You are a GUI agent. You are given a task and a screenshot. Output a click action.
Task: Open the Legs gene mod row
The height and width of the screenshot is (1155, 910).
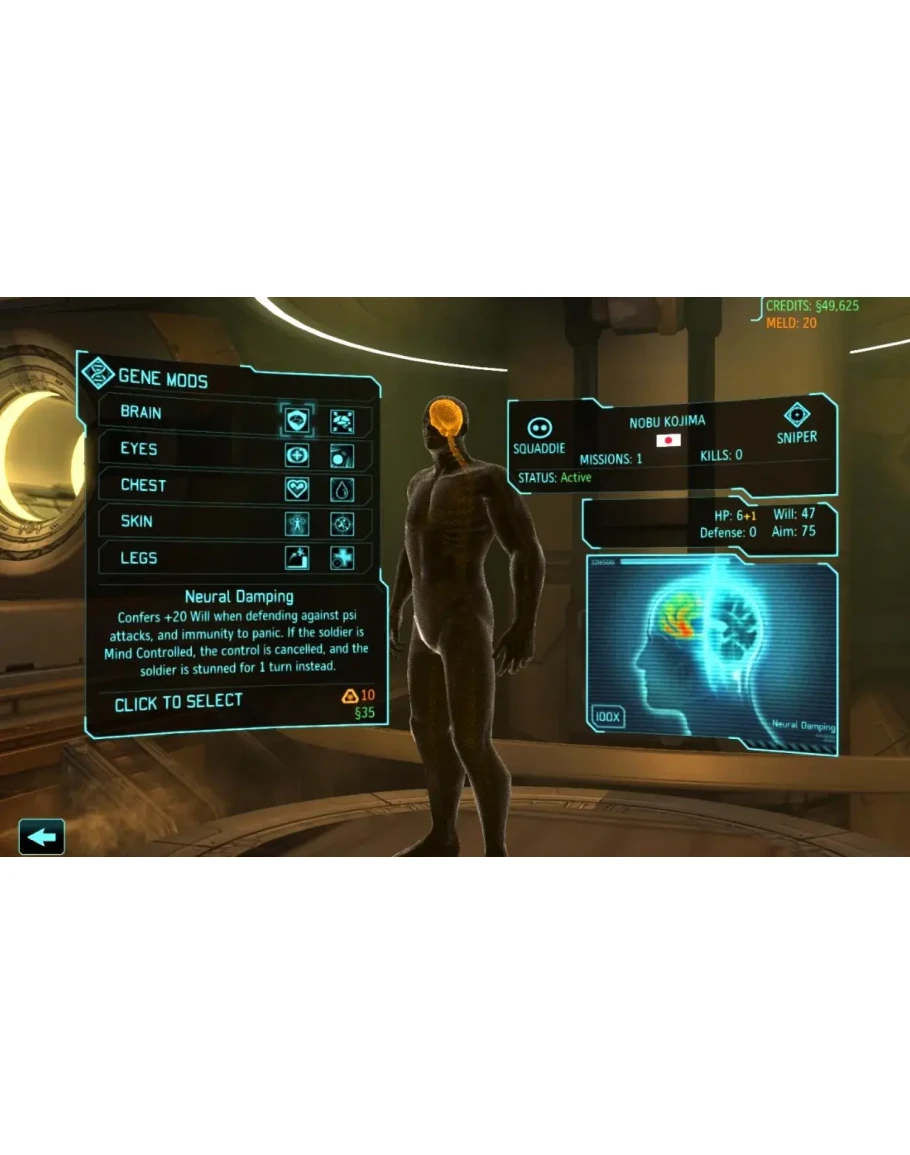(x=139, y=558)
